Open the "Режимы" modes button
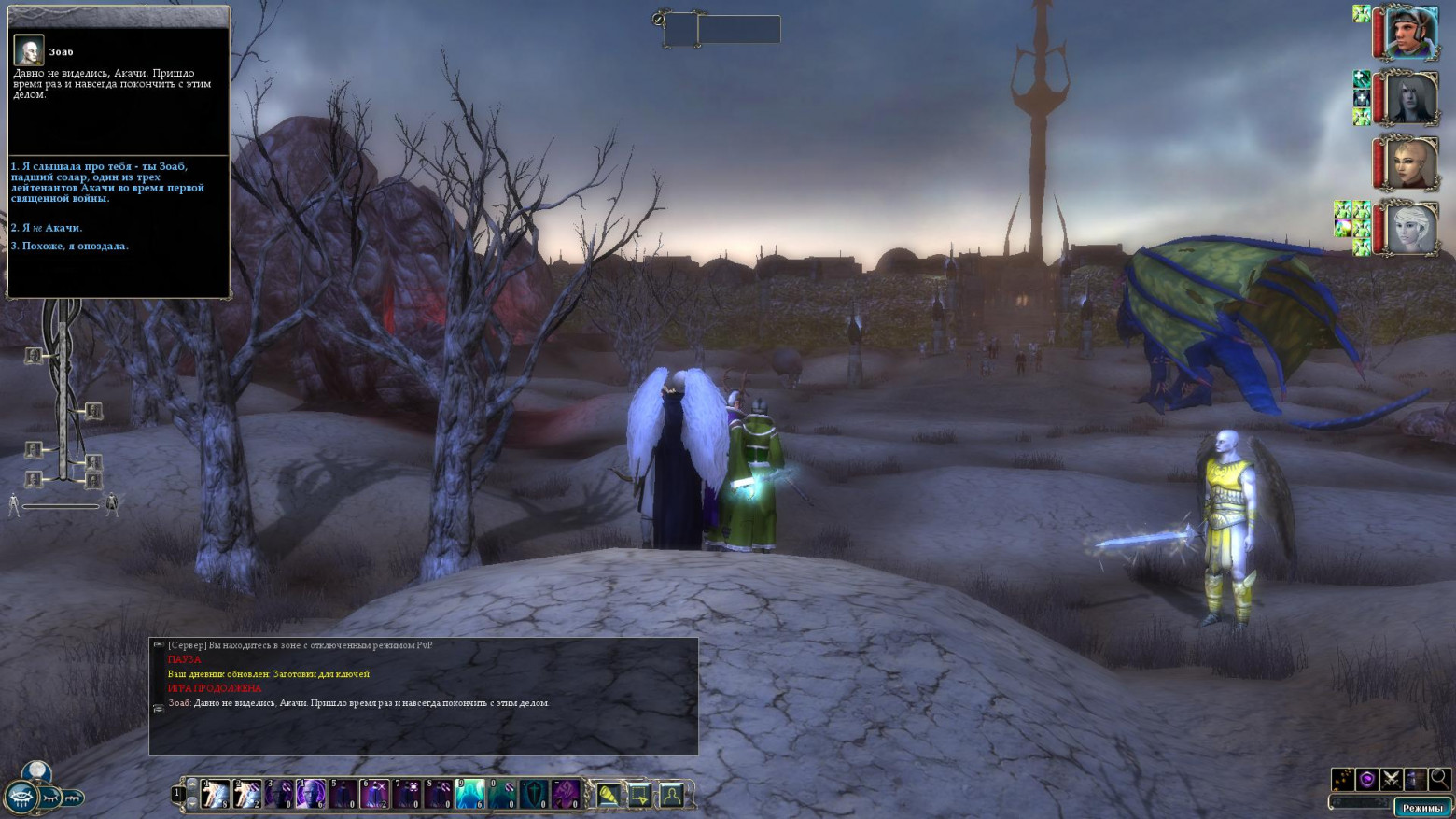This screenshot has height=819, width=1456. pos(1422,808)
